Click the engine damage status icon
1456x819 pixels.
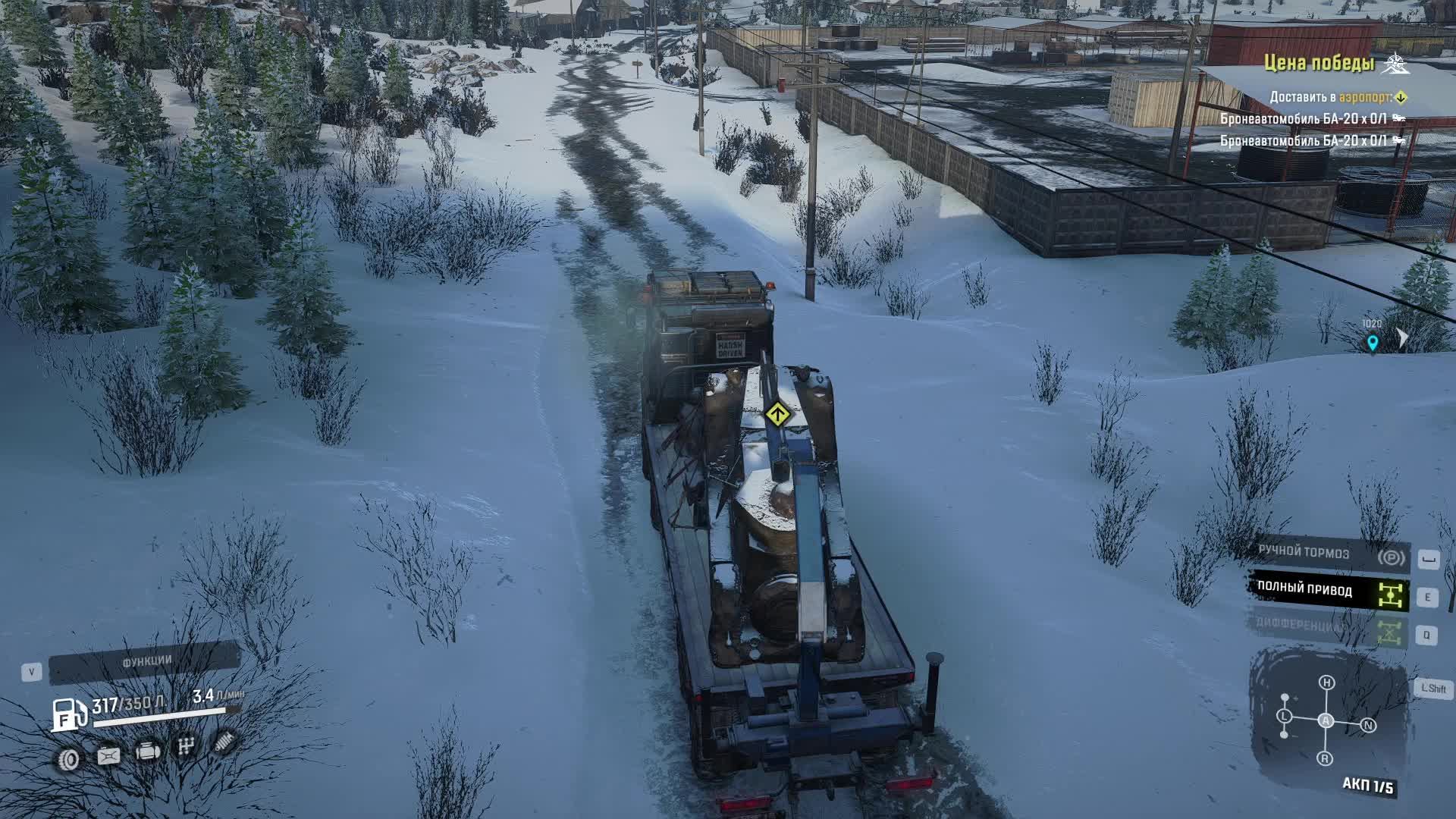pyautogui.click(x=148, y=752)
